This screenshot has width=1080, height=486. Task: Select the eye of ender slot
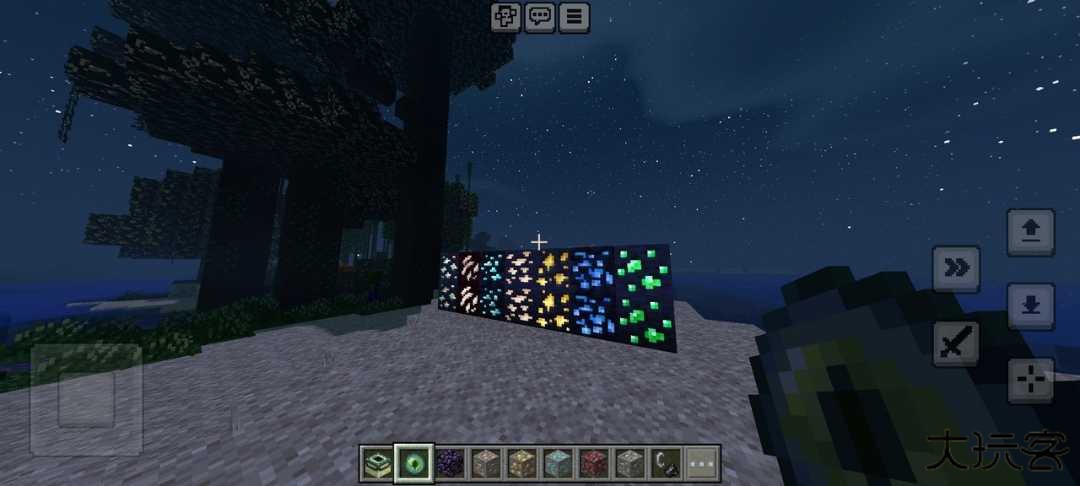pyautogui.click(x=414, y=463)
